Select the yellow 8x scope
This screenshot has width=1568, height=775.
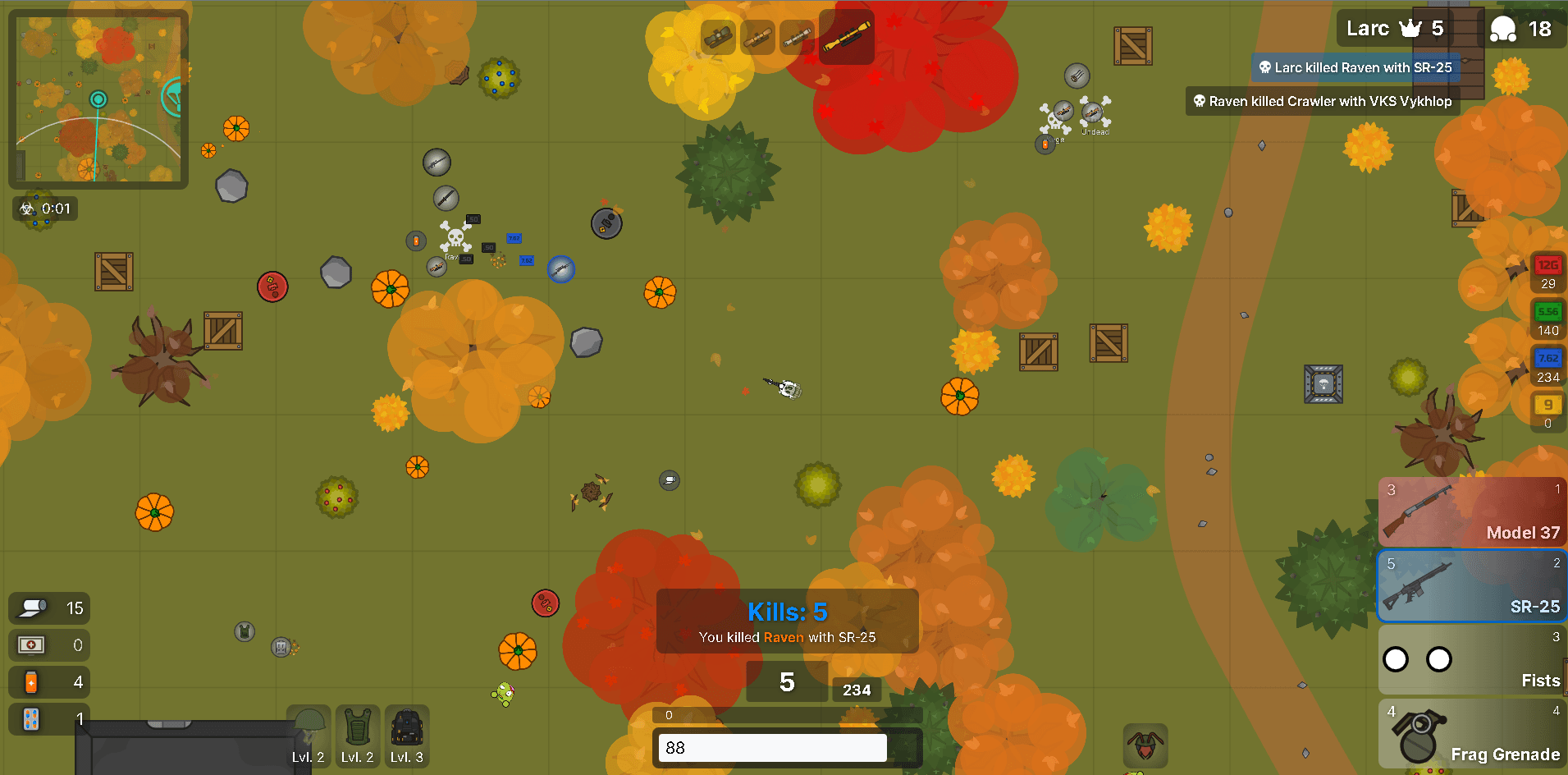[845, 37]
